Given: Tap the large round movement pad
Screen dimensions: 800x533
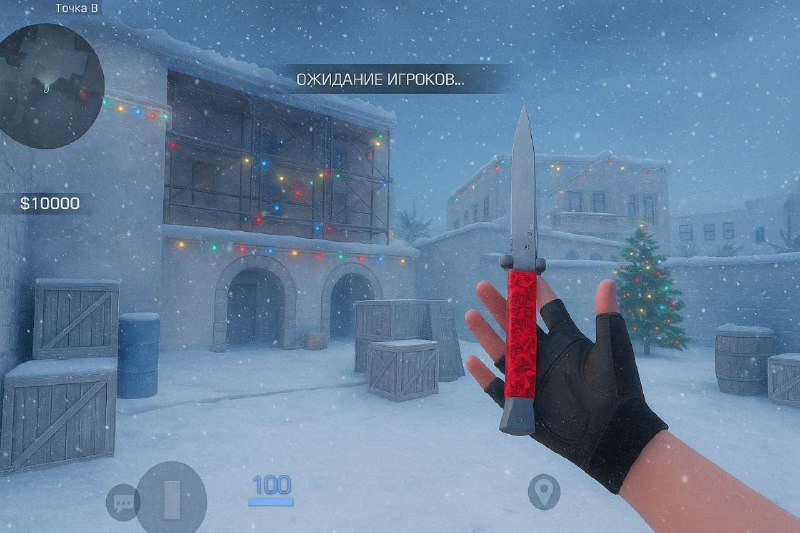Looking at the screenshot, I should (x=171, y=498).
